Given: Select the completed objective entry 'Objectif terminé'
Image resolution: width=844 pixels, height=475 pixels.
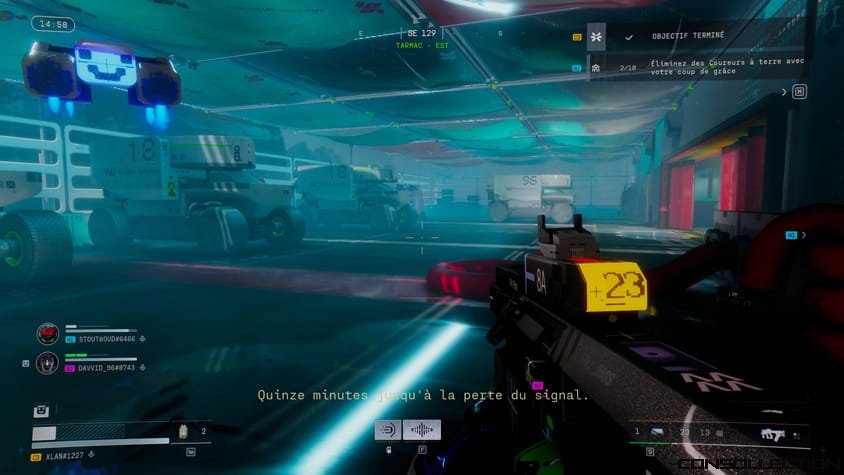Looking at the screenshot, I should tap(689, 36).
